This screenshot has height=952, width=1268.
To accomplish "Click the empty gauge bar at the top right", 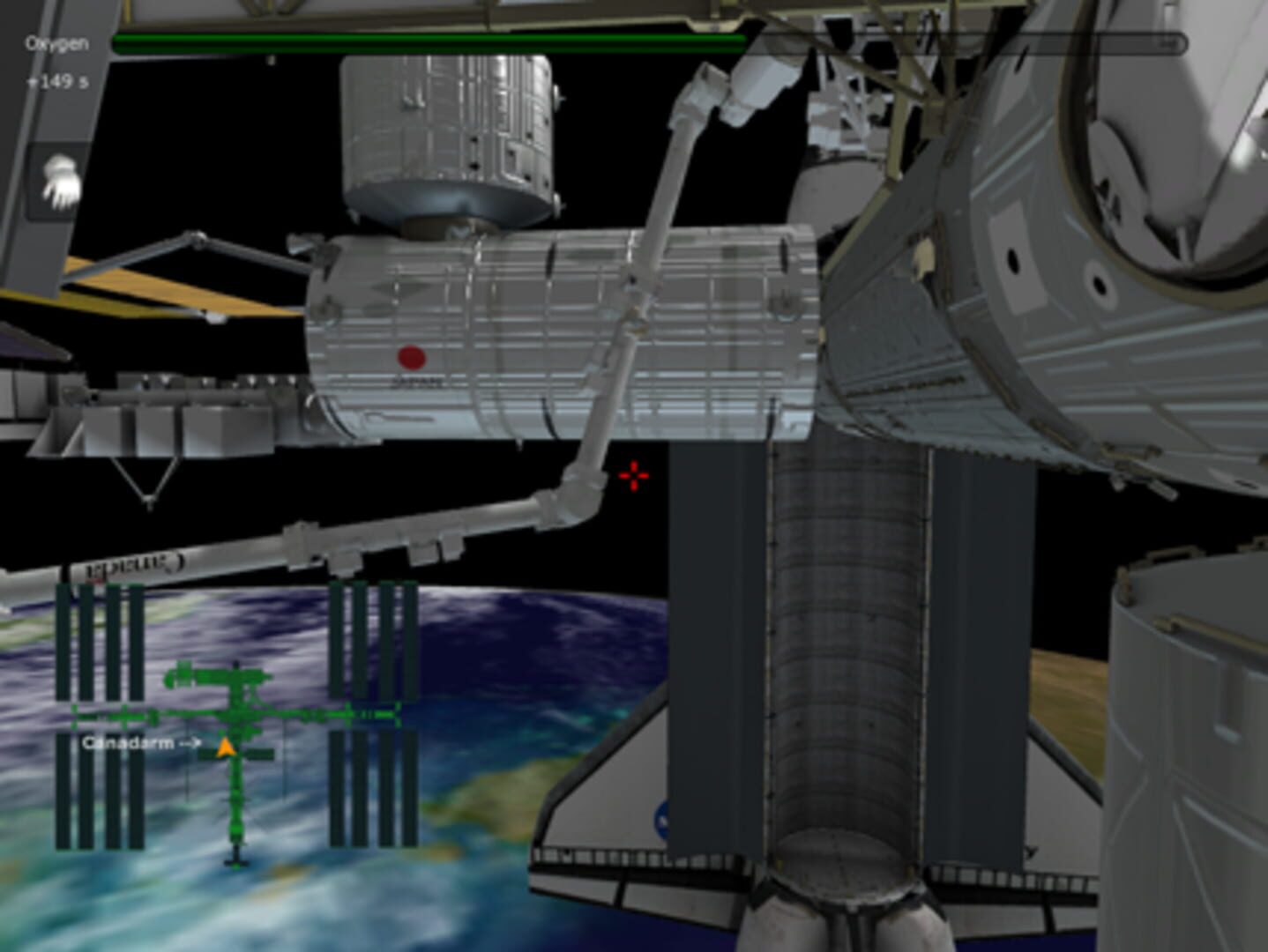I will click(970, 40).
